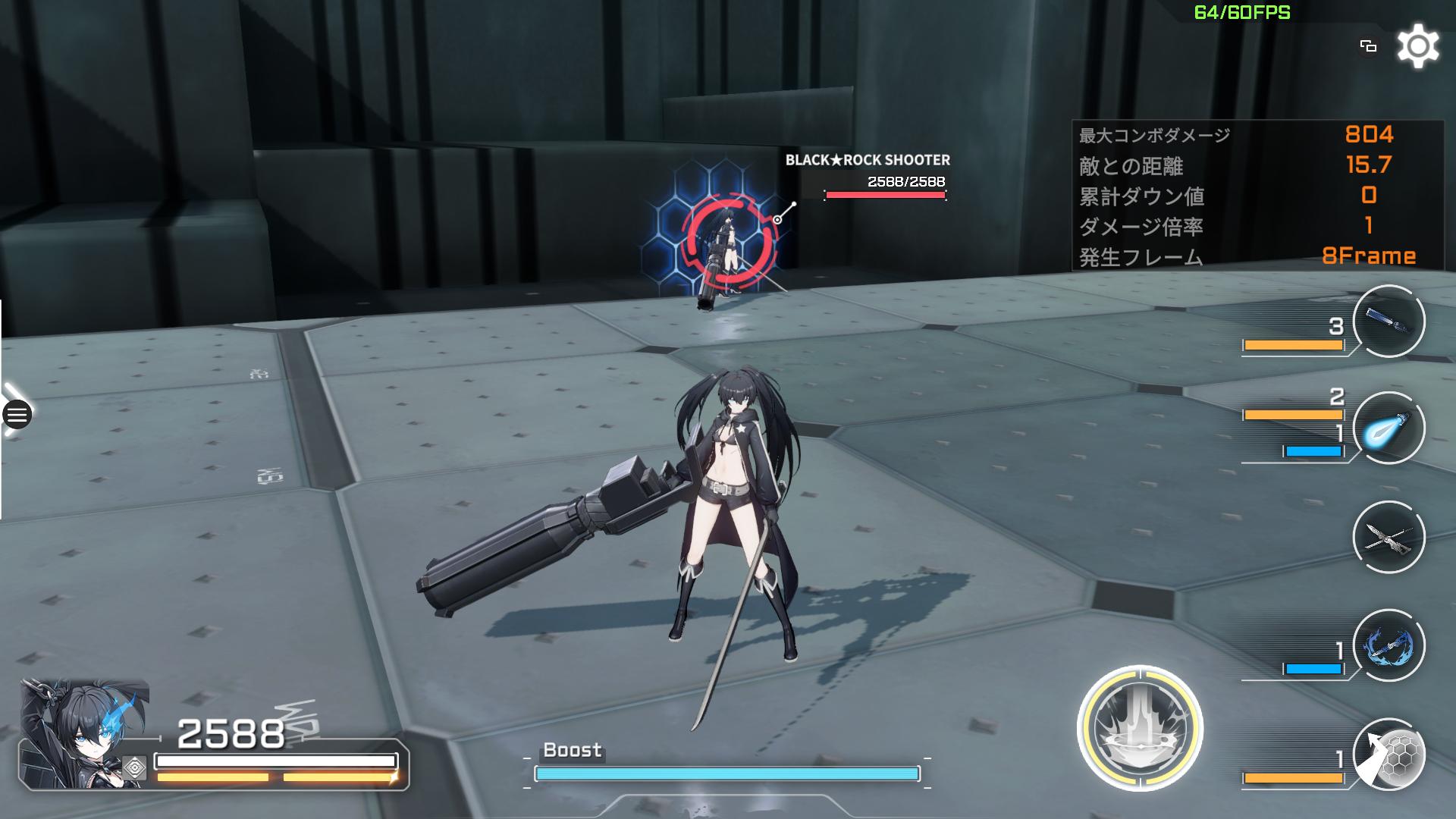1456x819 pixels.
Task: Toggle the window display mode icon
Action: [1368, 47]
